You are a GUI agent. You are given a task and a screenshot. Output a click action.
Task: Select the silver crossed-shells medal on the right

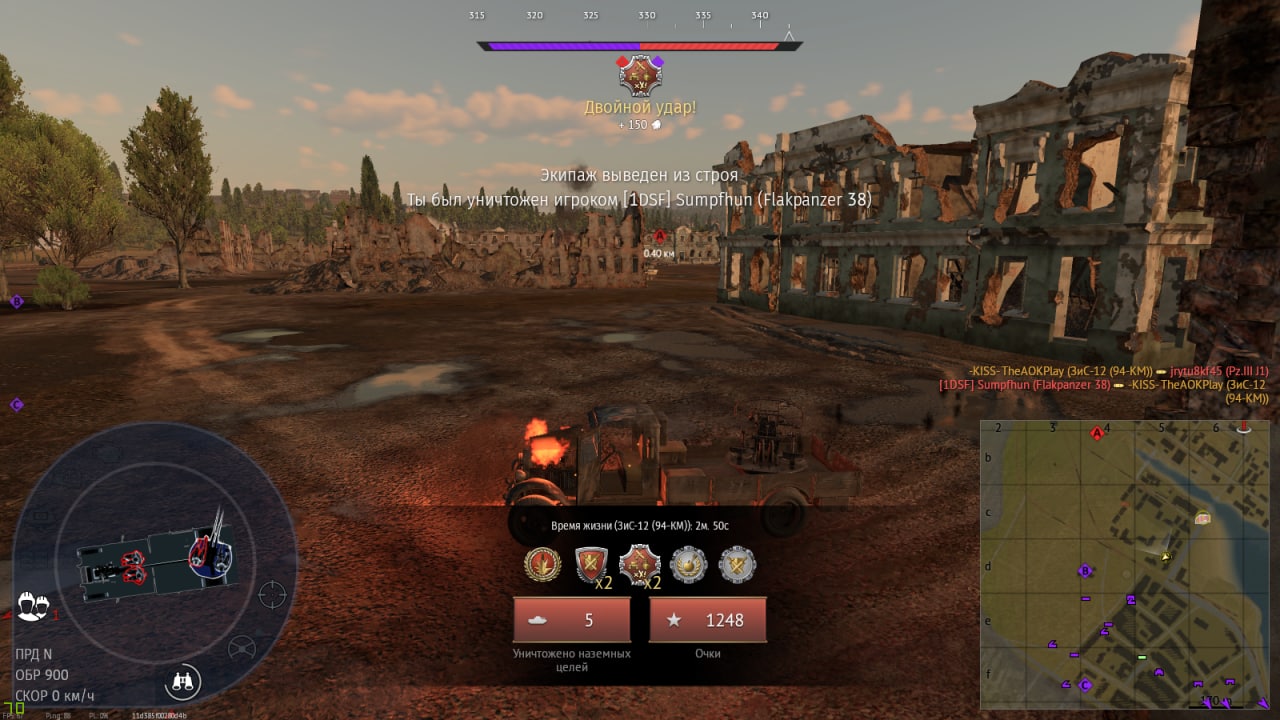click(x=737, y=564)
